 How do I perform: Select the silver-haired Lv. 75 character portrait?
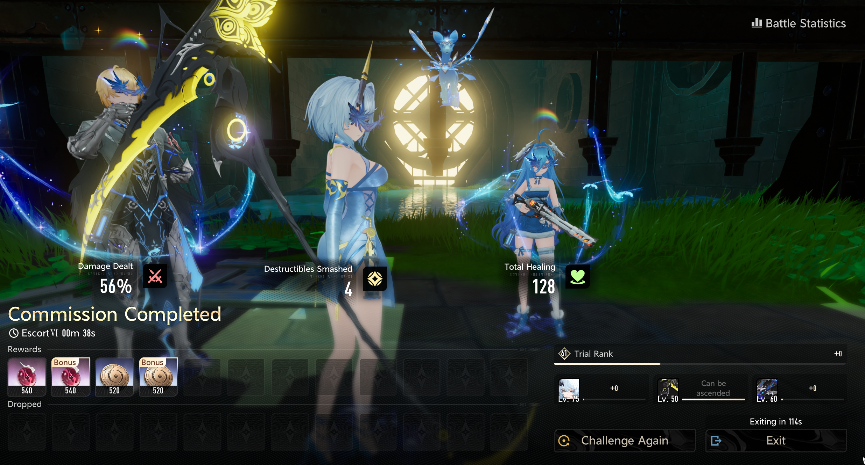tap(569, 389)
